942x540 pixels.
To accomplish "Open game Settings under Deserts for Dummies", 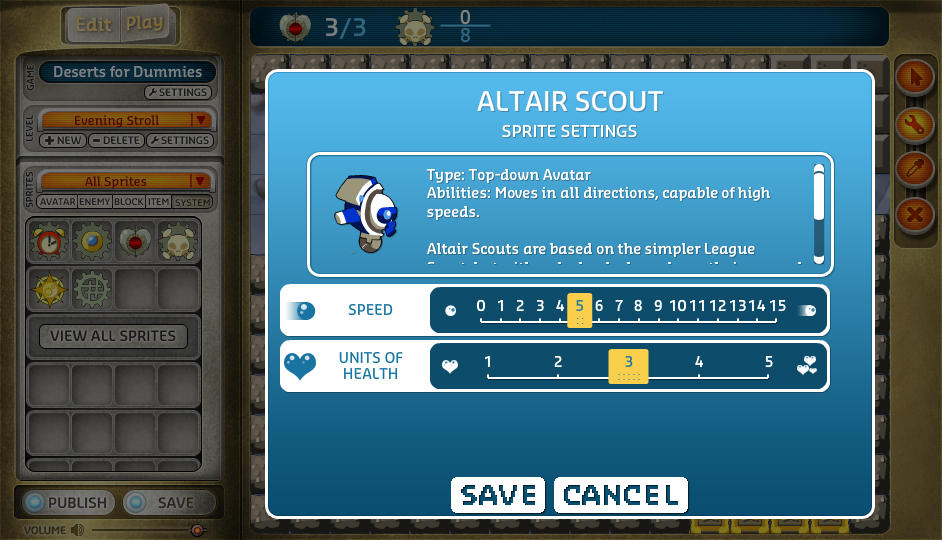I will click(x=178, y=93).
